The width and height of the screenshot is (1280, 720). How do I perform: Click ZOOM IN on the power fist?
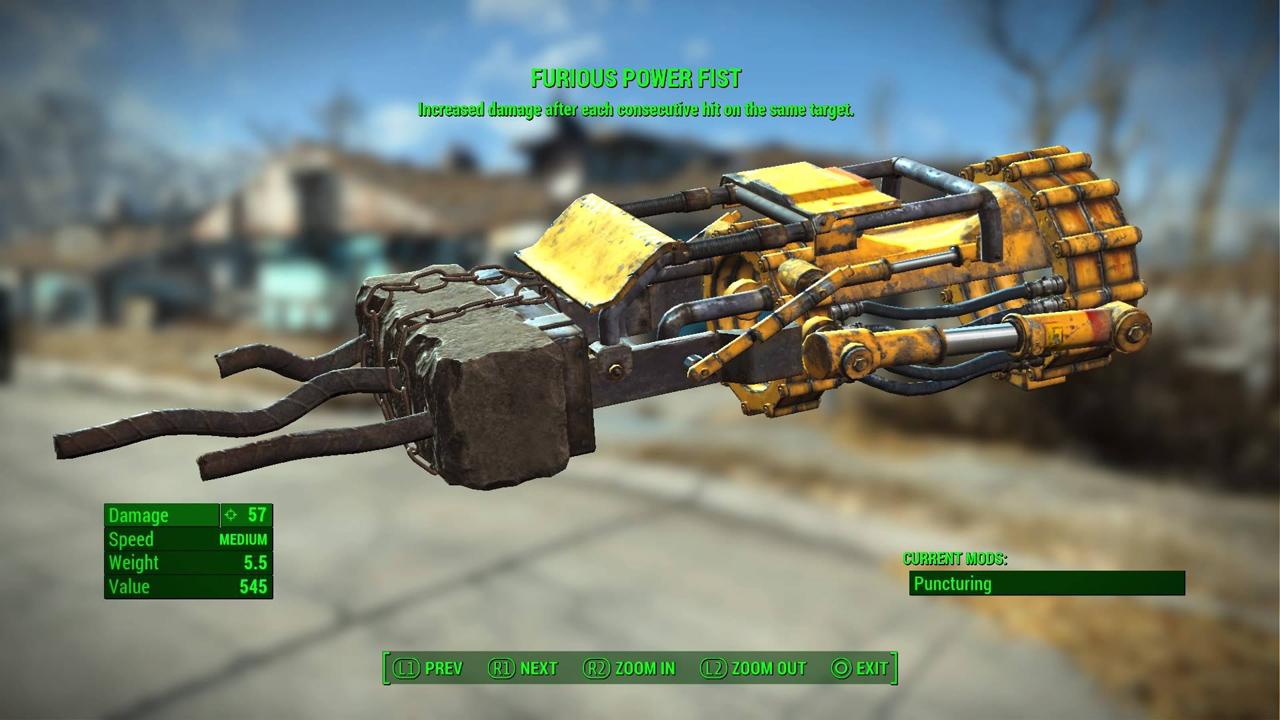[x=644, y=668]
